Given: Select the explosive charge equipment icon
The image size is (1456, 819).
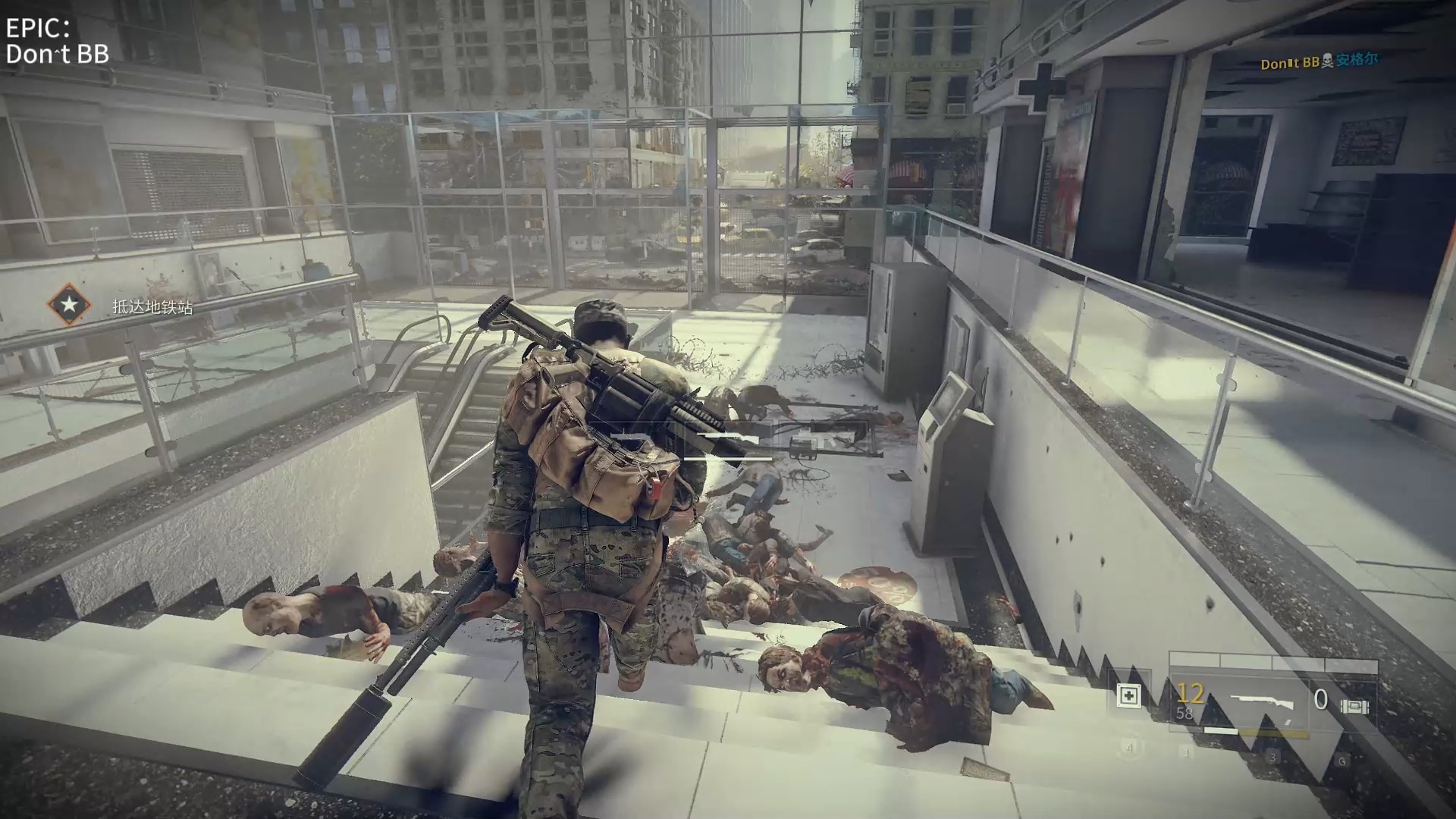Looking at the screenshot, I should 1354,707.
